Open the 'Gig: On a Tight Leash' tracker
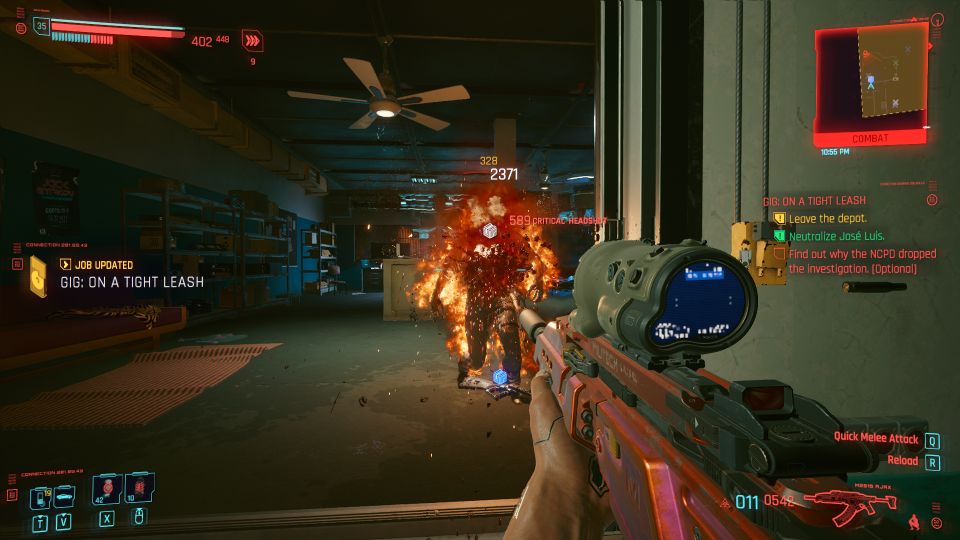 pyautogui.click(x=815, y=201)
